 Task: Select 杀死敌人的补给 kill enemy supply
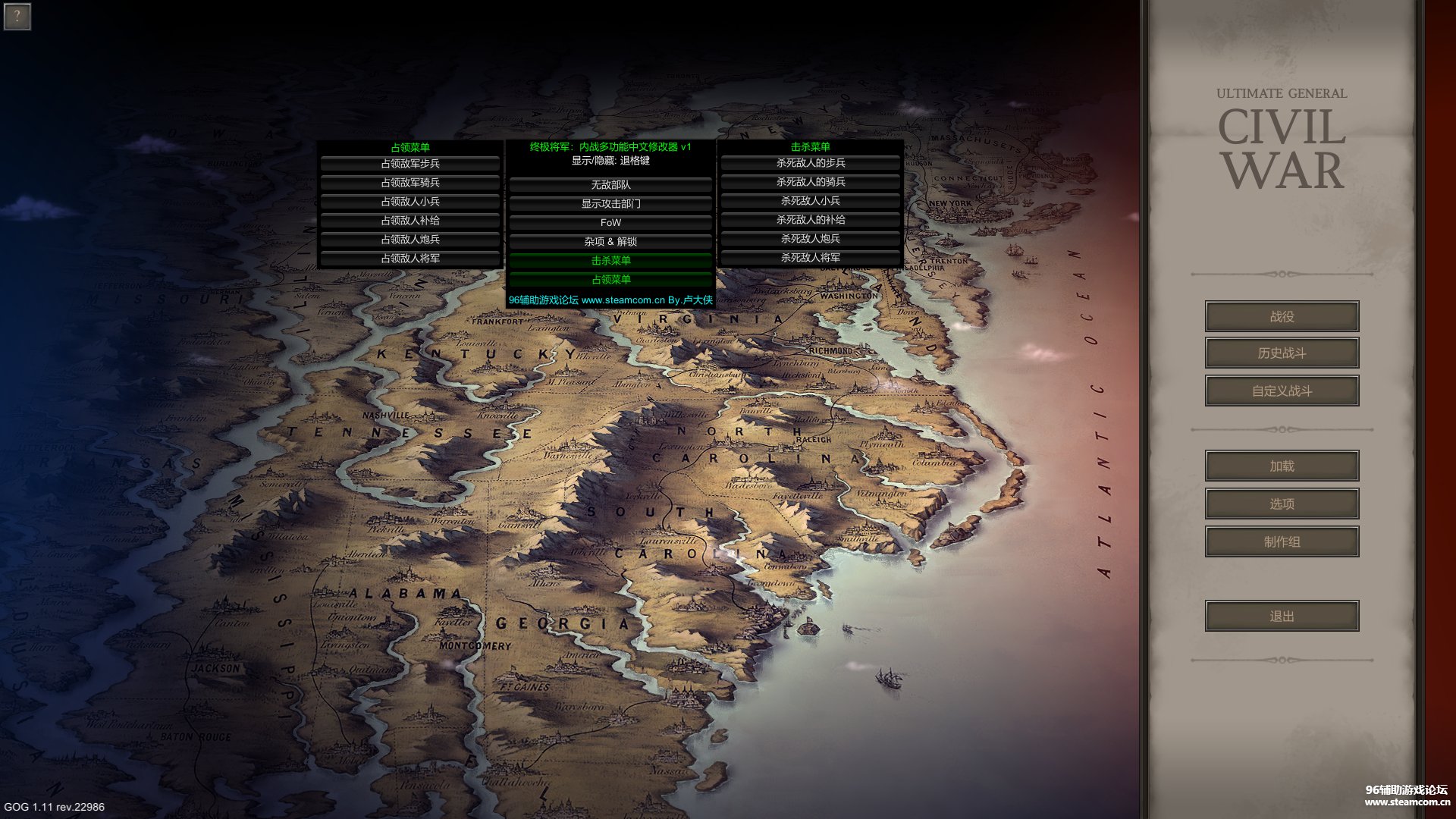811,220
